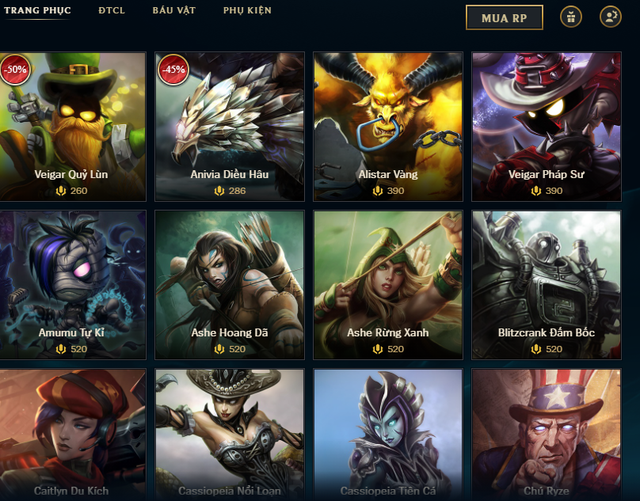View the Ashe Hoang Dã skin
Screen dimensions: 640x501
pyautogui.click(x=230, y=284)
